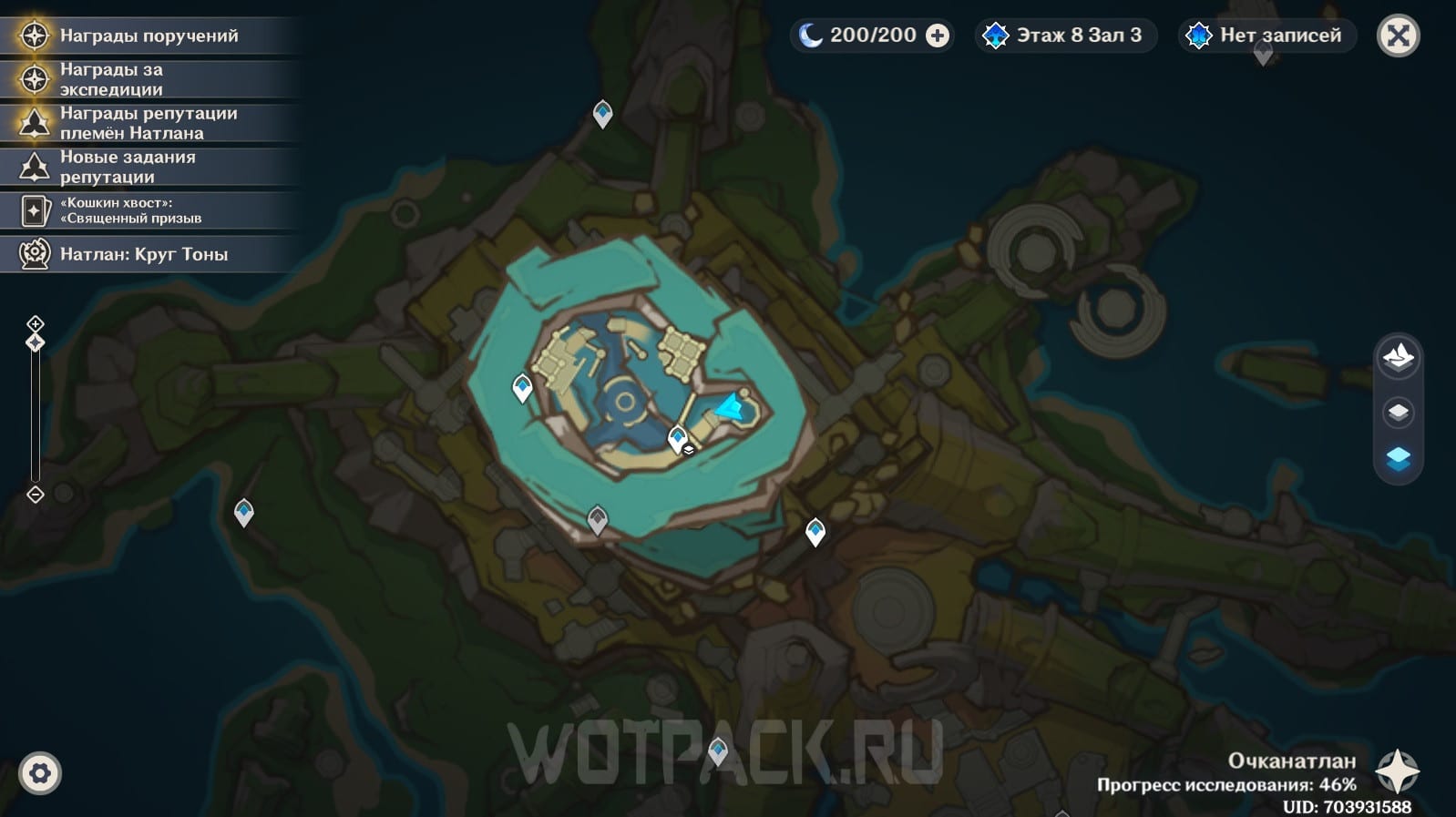
Task: Open the Этаж 8 Зал 3 abyss info
Action: [x=1065, y=36]
